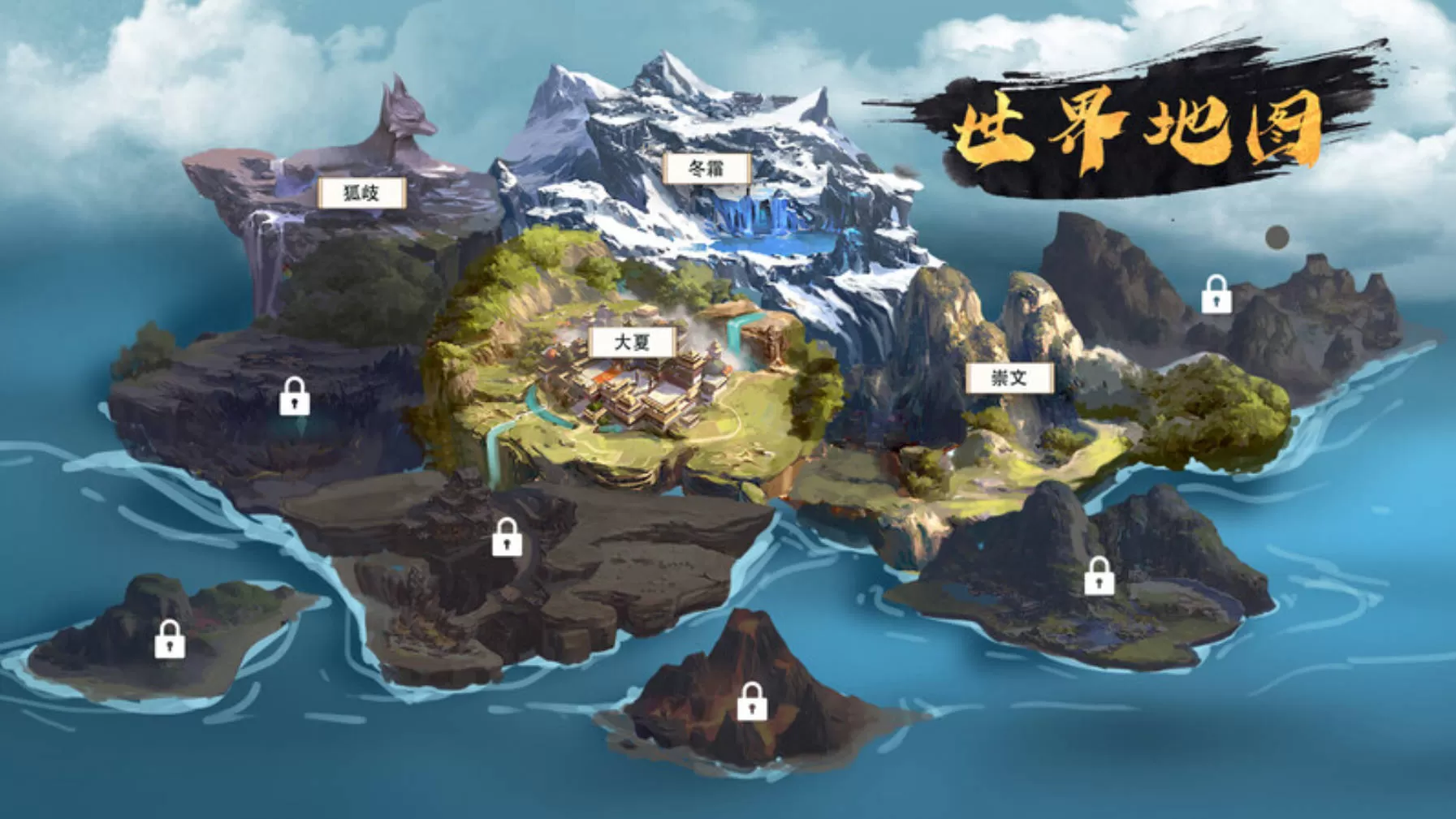Screen dimensions: 1456x819
Task: Travel to the 崇文 region
Action: [x=1009, y=377]
